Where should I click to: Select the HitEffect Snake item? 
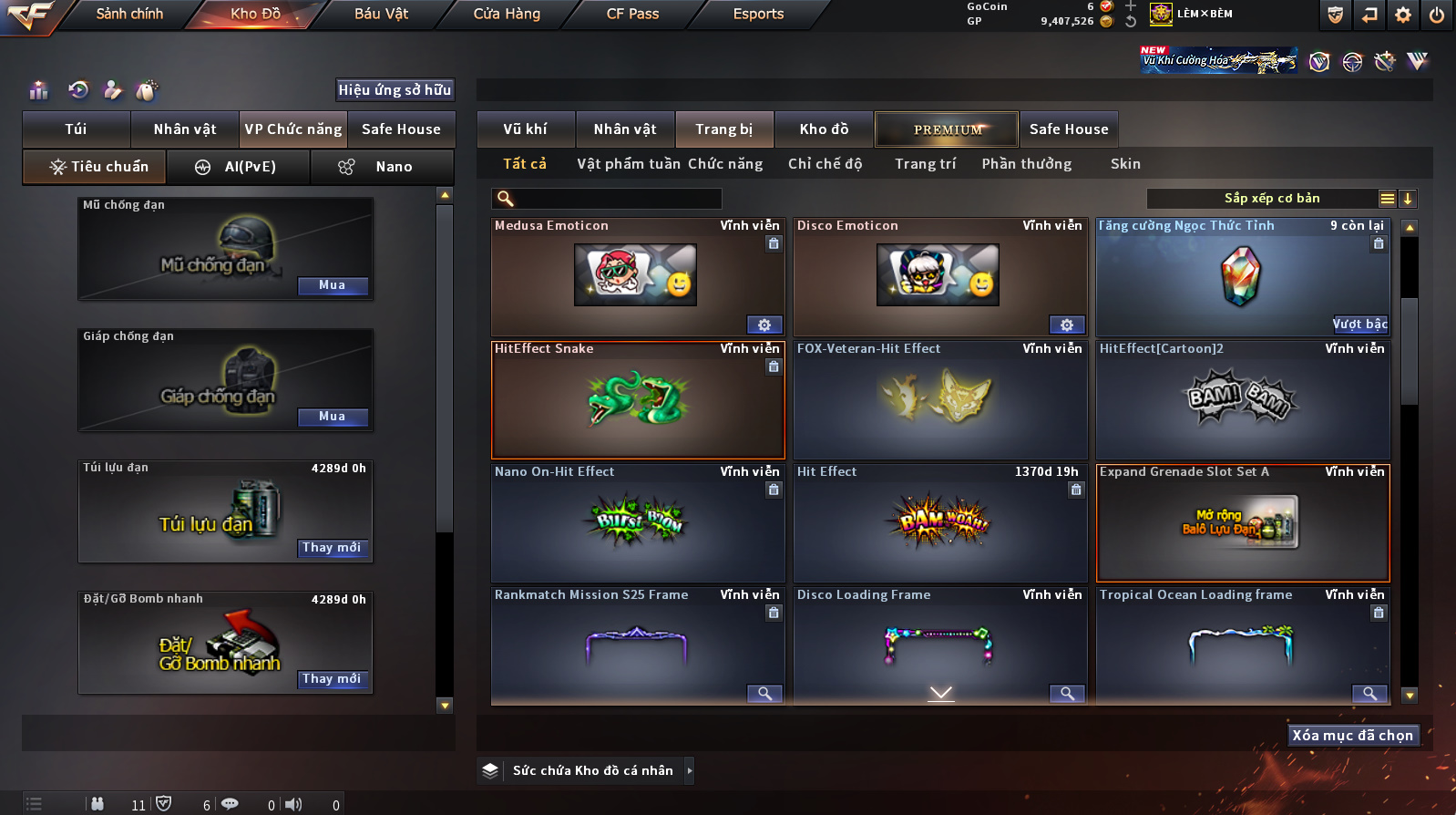click(x=638, y=400)
